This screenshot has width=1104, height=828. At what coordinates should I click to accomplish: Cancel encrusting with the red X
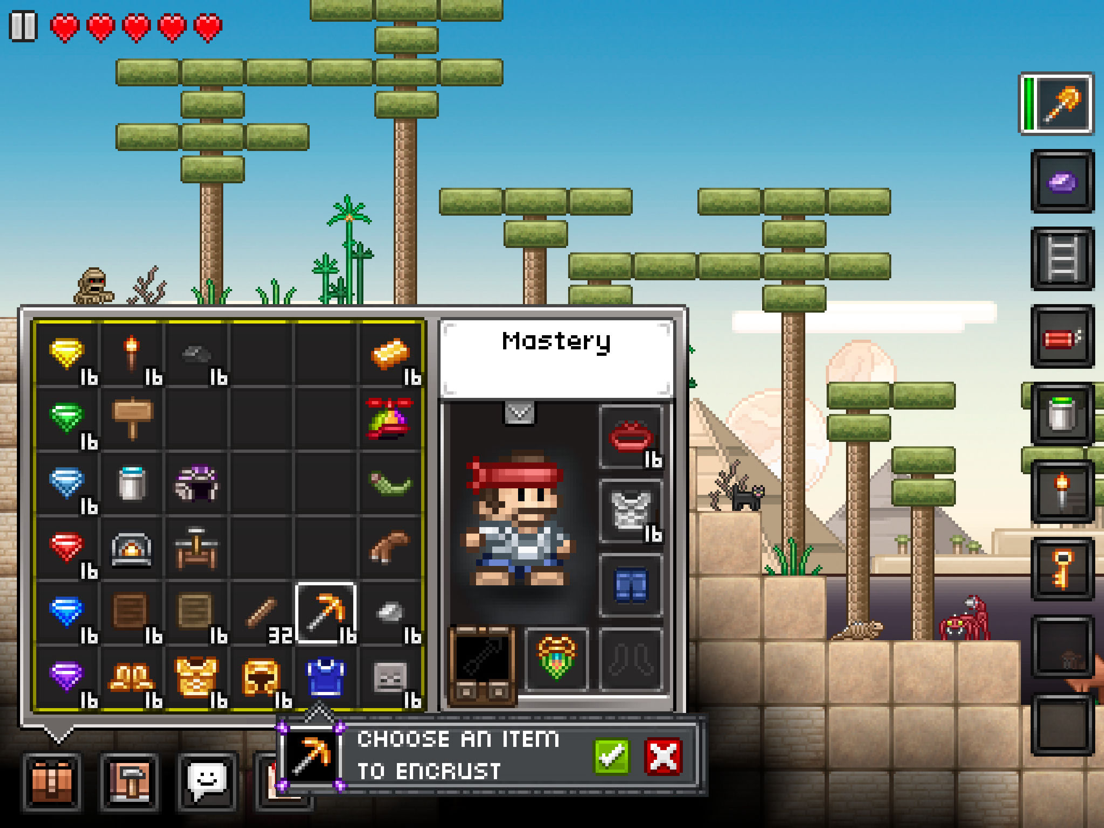coord(663,756)
